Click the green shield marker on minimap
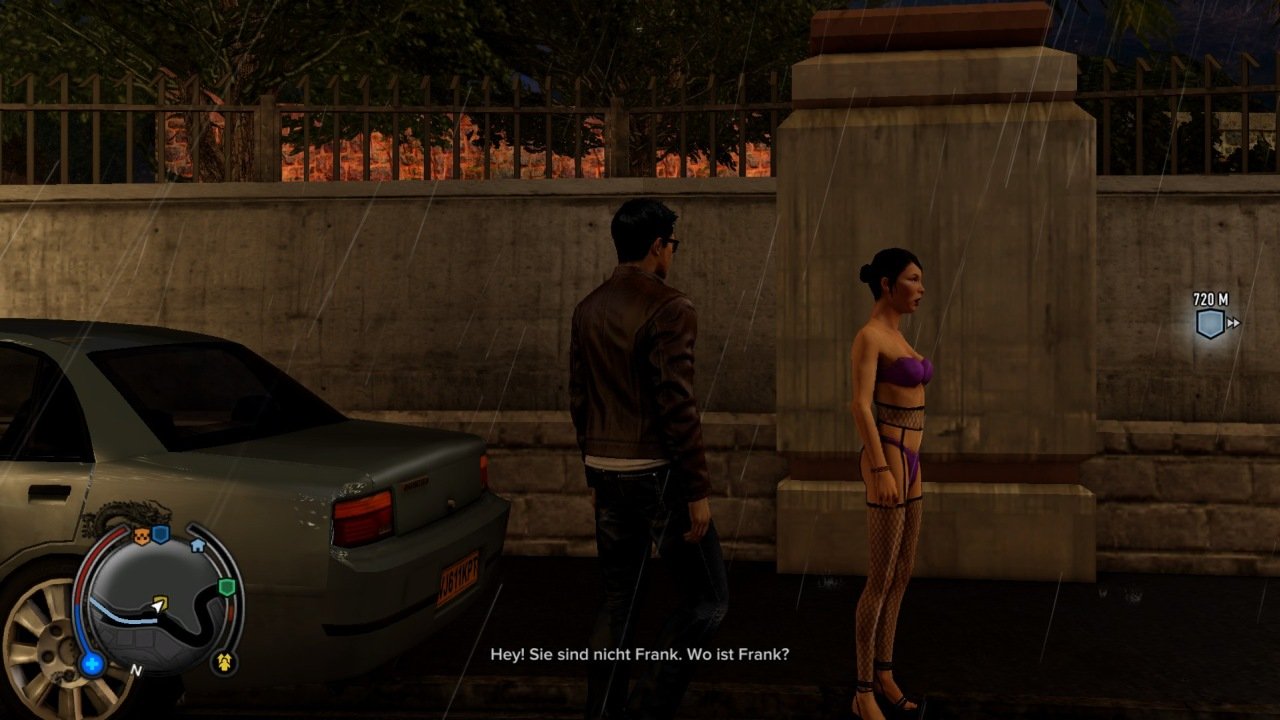The height and width of the screenshot is (720, 1280). (227, 587)
